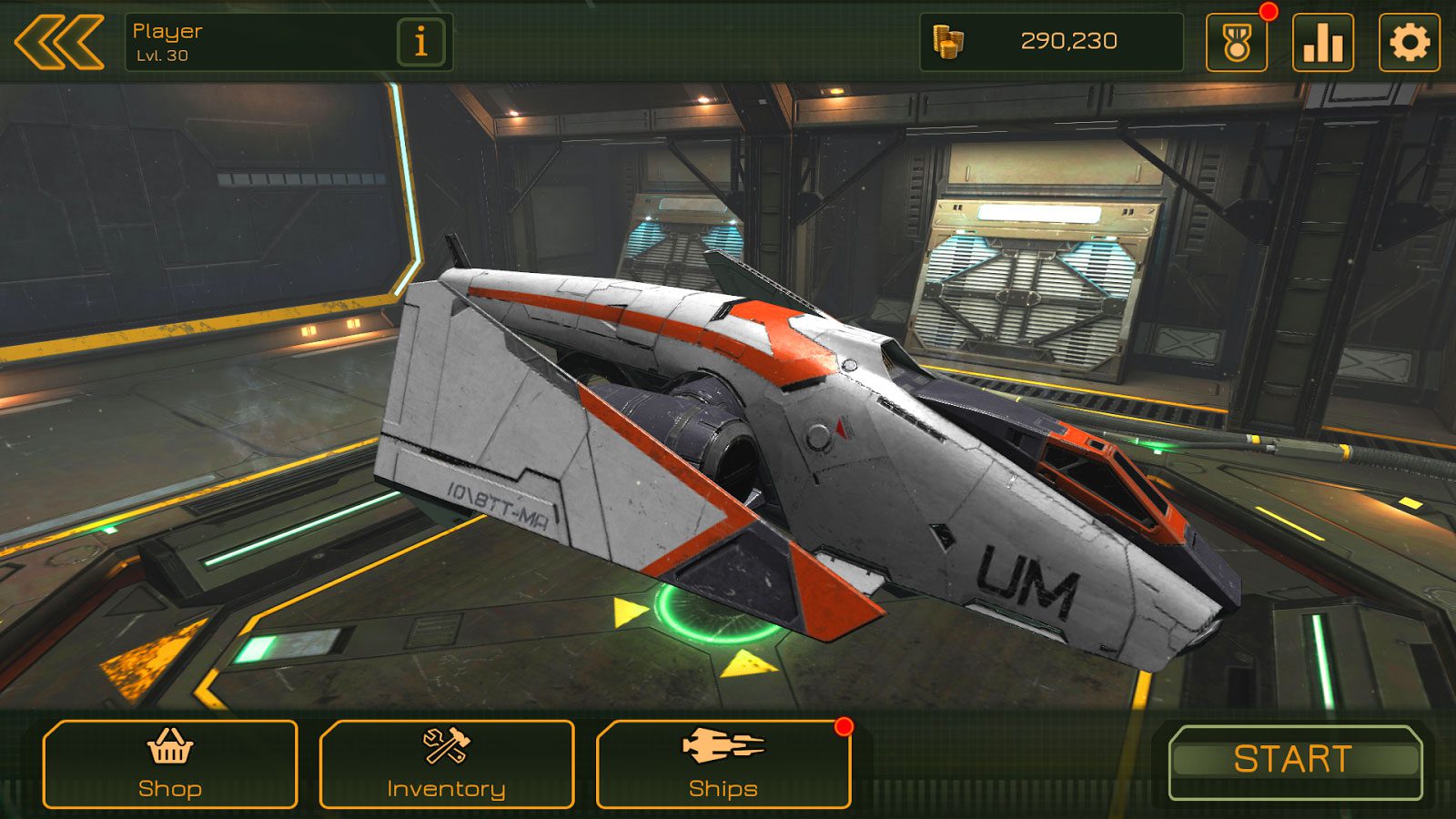Show the bar chart leaderboard
The height and width of the screenshot is (819, 1456).
pos(1322,42)
